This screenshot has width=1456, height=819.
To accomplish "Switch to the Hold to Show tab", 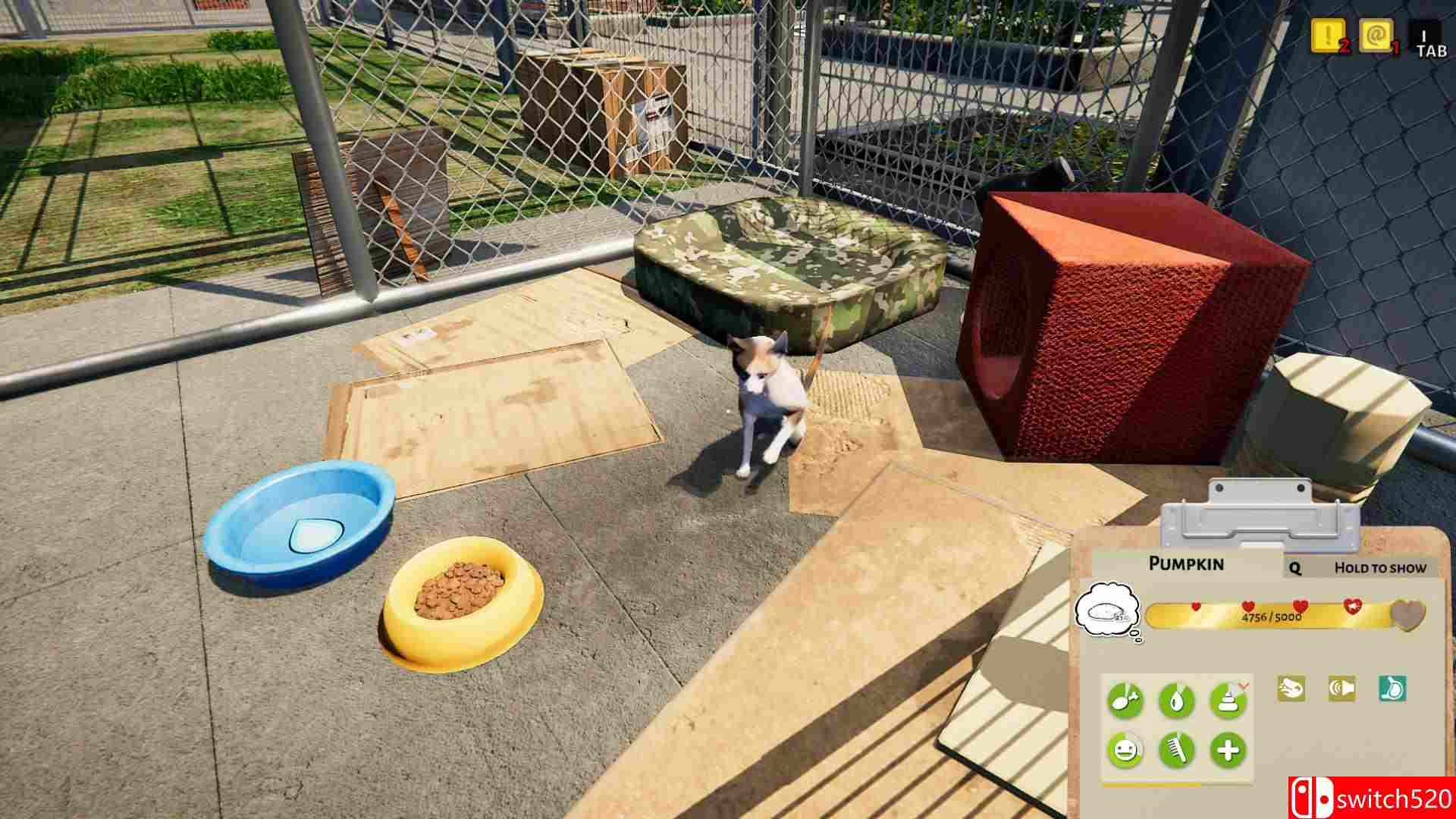I will 1379,567.
